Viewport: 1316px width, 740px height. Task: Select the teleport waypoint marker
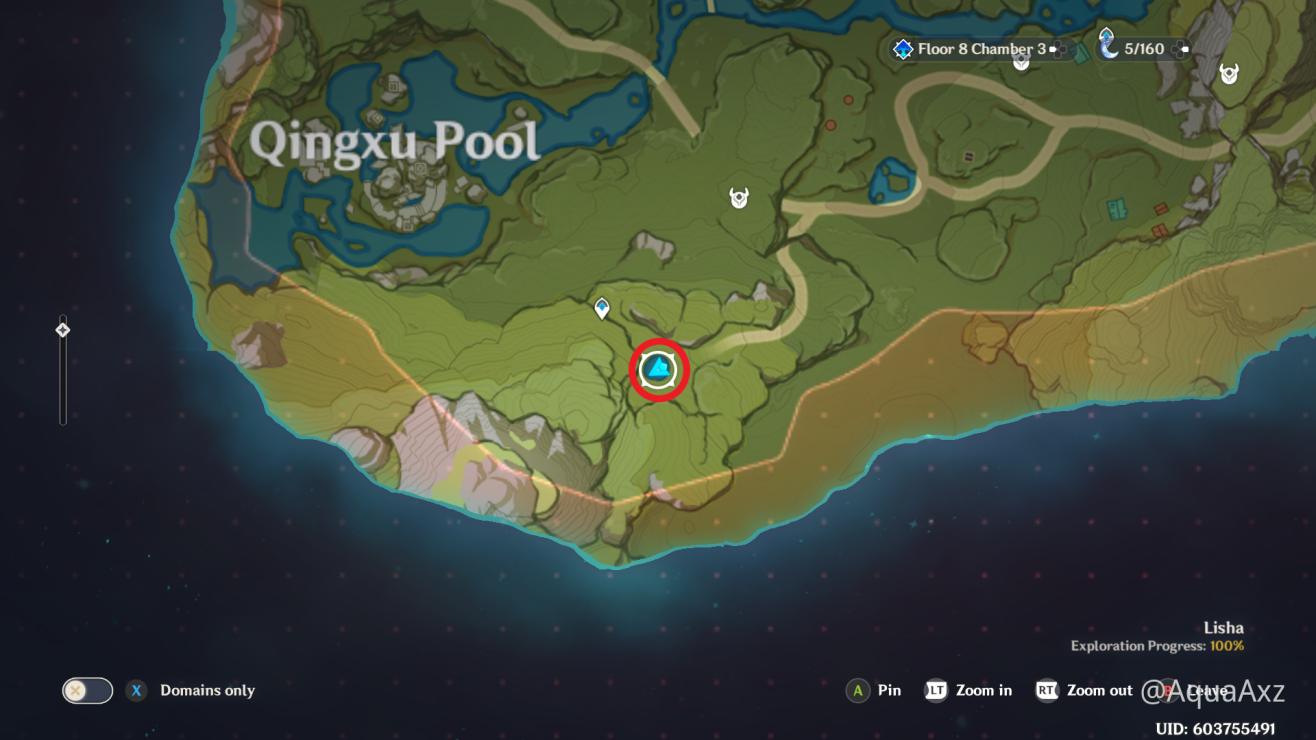point(602,308)
